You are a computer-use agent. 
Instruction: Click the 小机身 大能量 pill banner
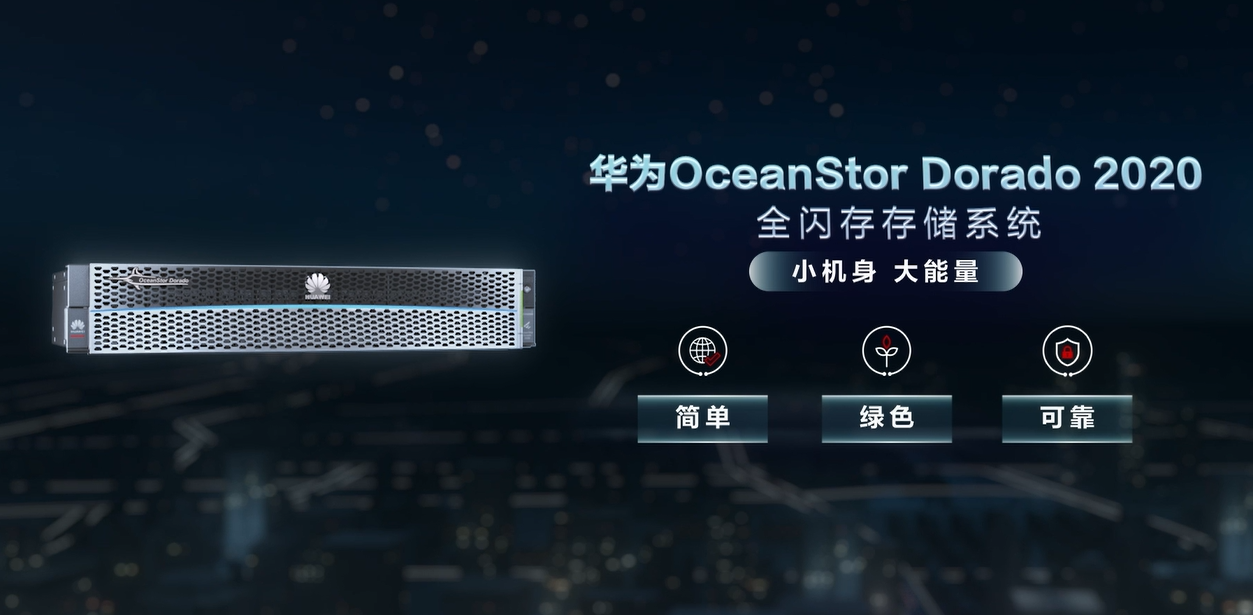[885, 271]
